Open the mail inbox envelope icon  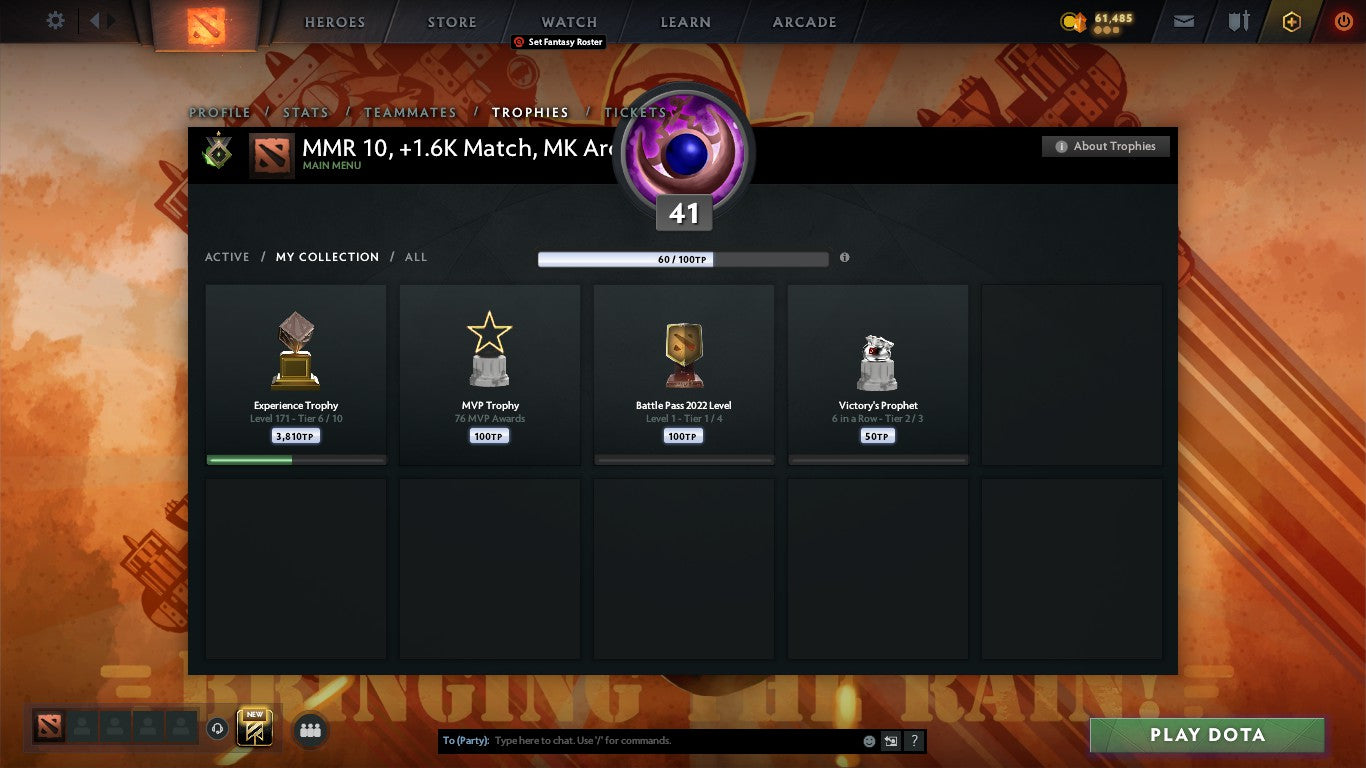click(x=1183, y=20)
